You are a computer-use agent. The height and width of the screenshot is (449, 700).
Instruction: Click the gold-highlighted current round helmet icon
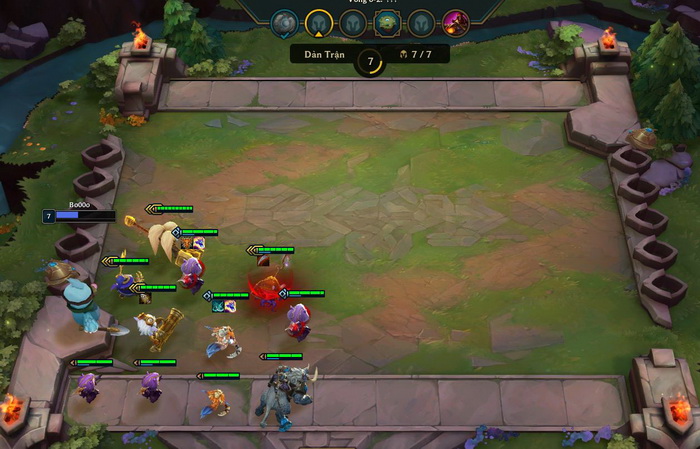click(x=319, y=22)
